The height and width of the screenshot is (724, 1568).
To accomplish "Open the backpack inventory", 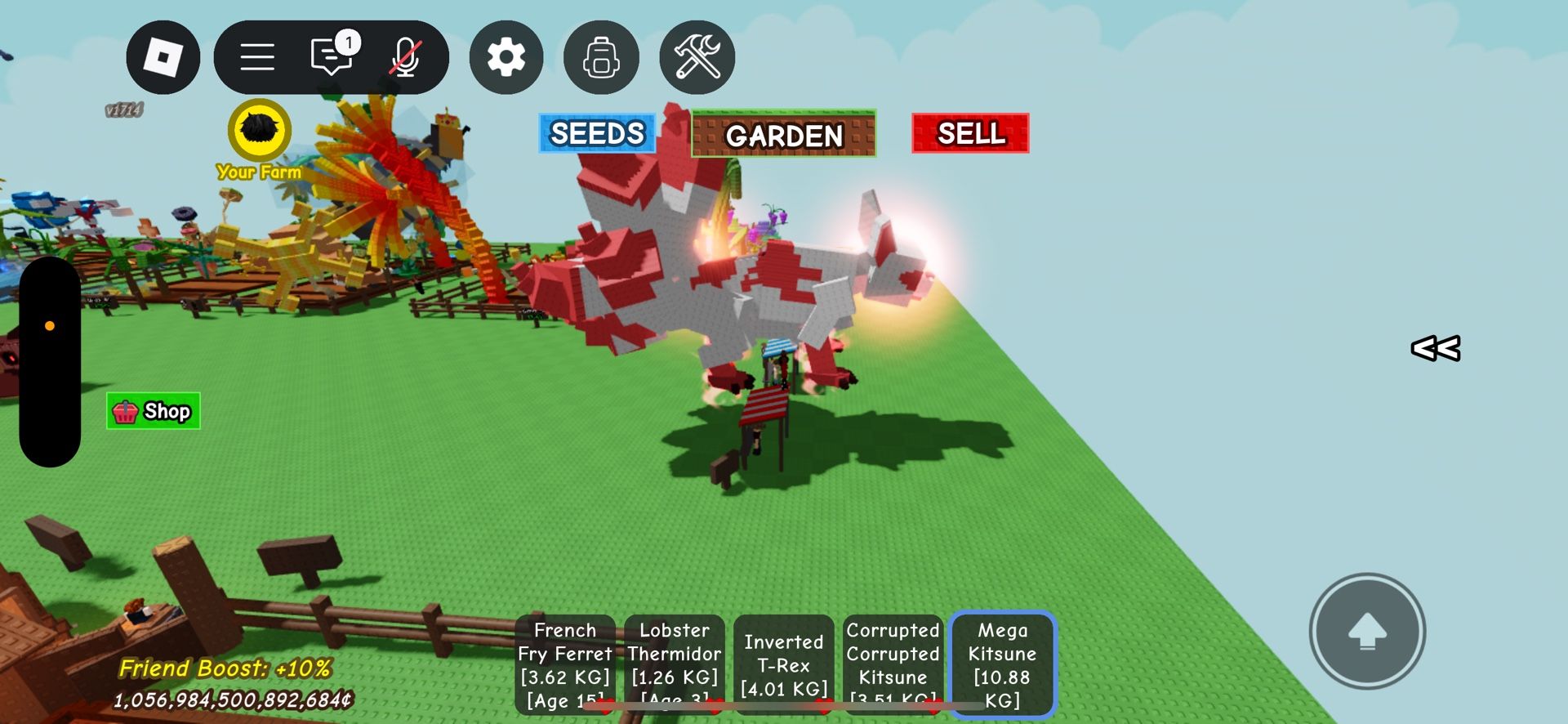I will pos(601,57).
